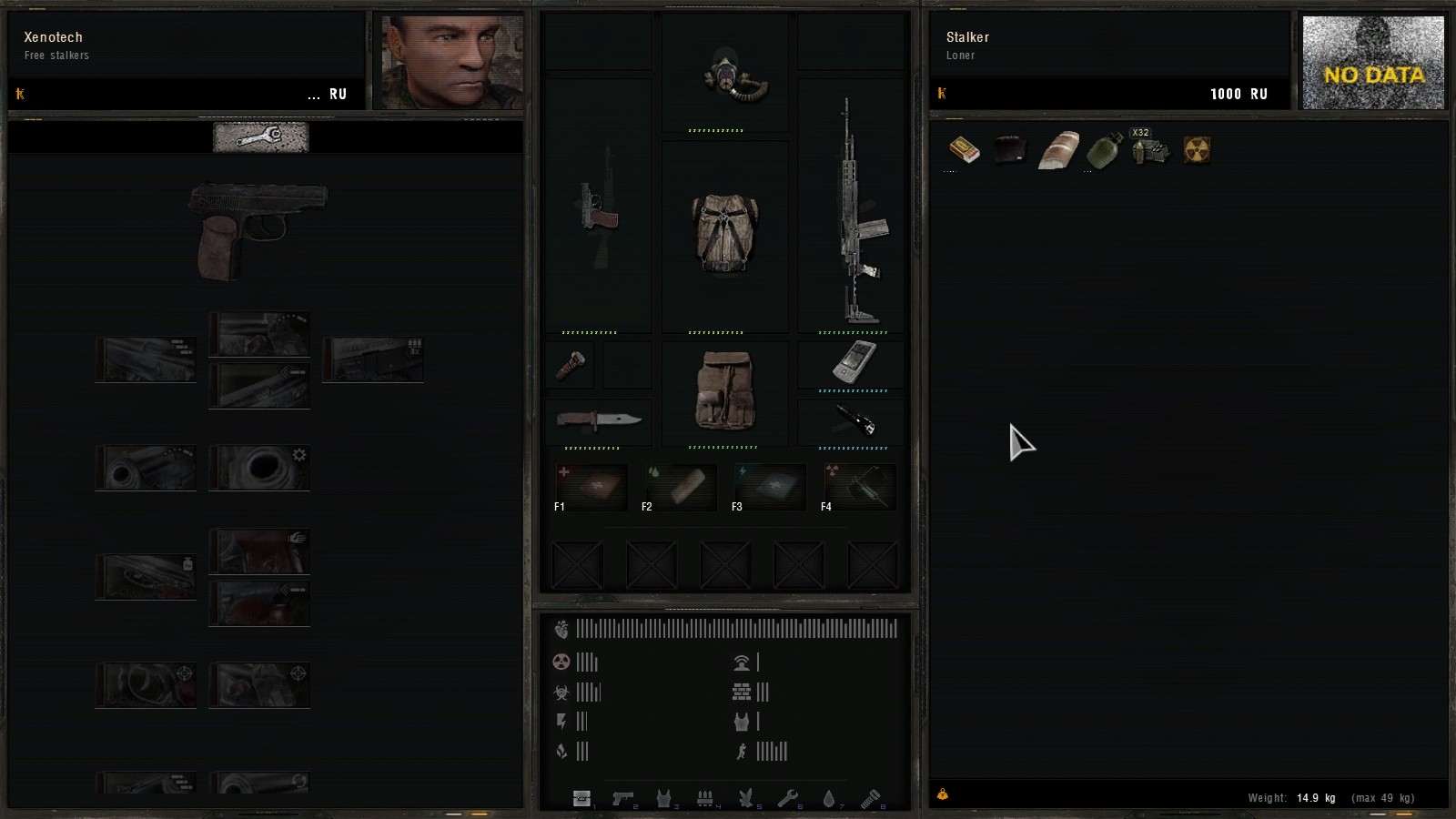
Task: Click the radiation icon in the stats panel
Action: click(x=561, y=662)
